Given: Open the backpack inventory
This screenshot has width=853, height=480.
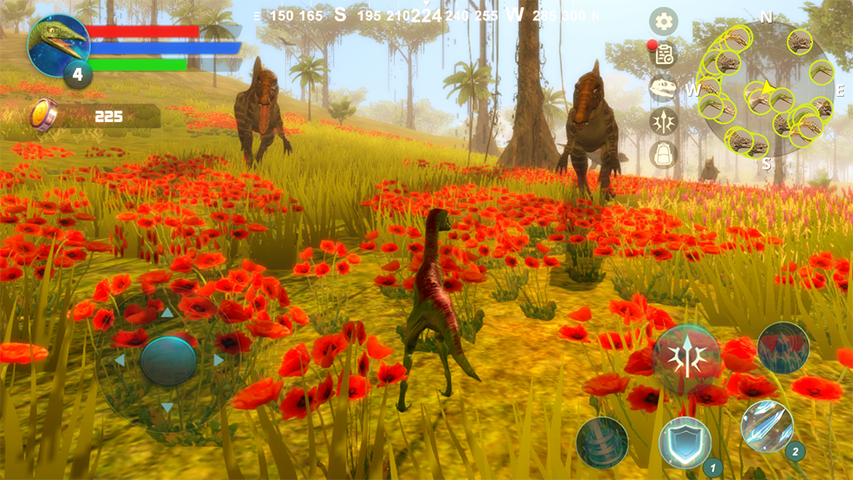Looking at the screenshot, I should pyautogui.click(x=663, y=154).
